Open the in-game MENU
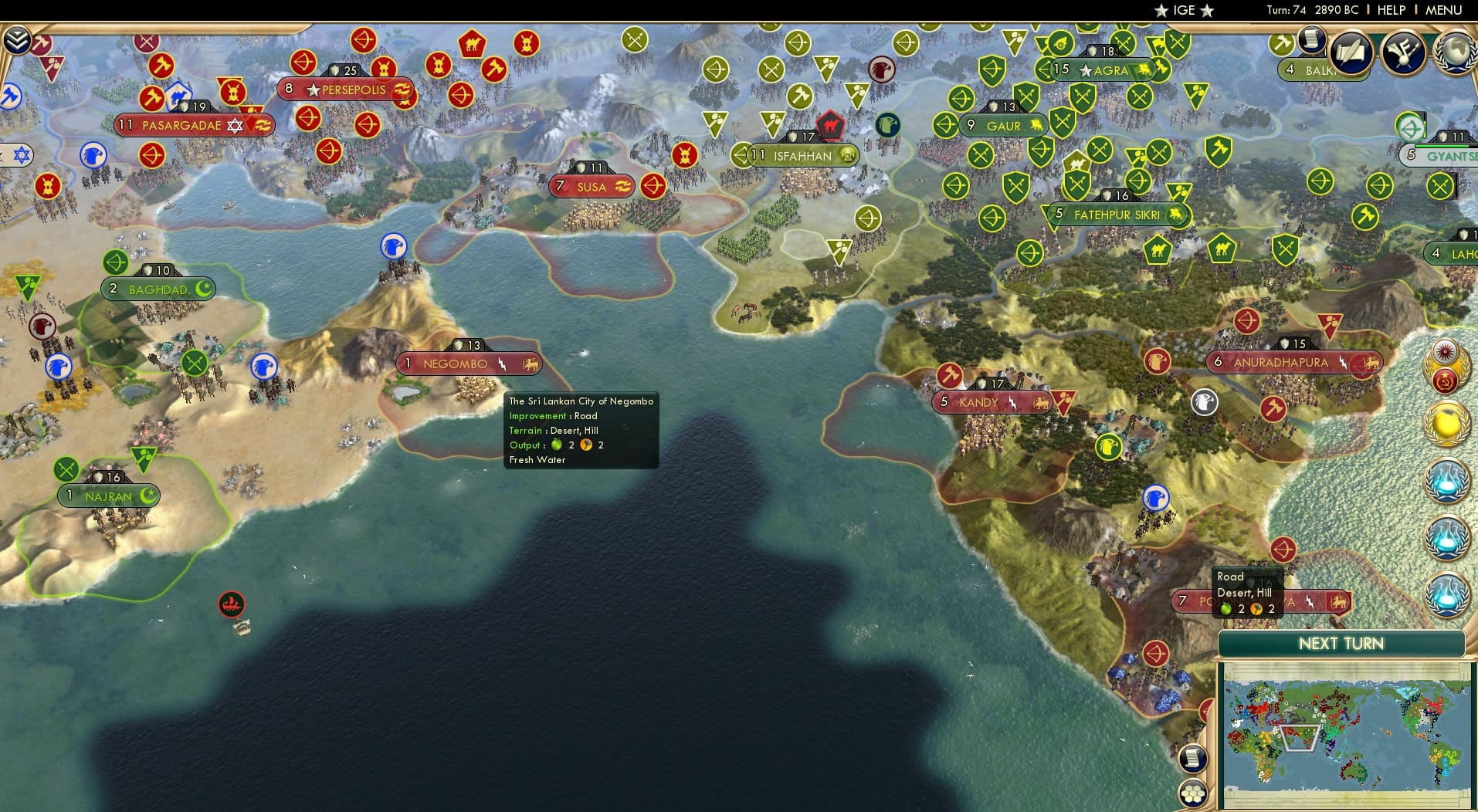 click(1446, 11)
